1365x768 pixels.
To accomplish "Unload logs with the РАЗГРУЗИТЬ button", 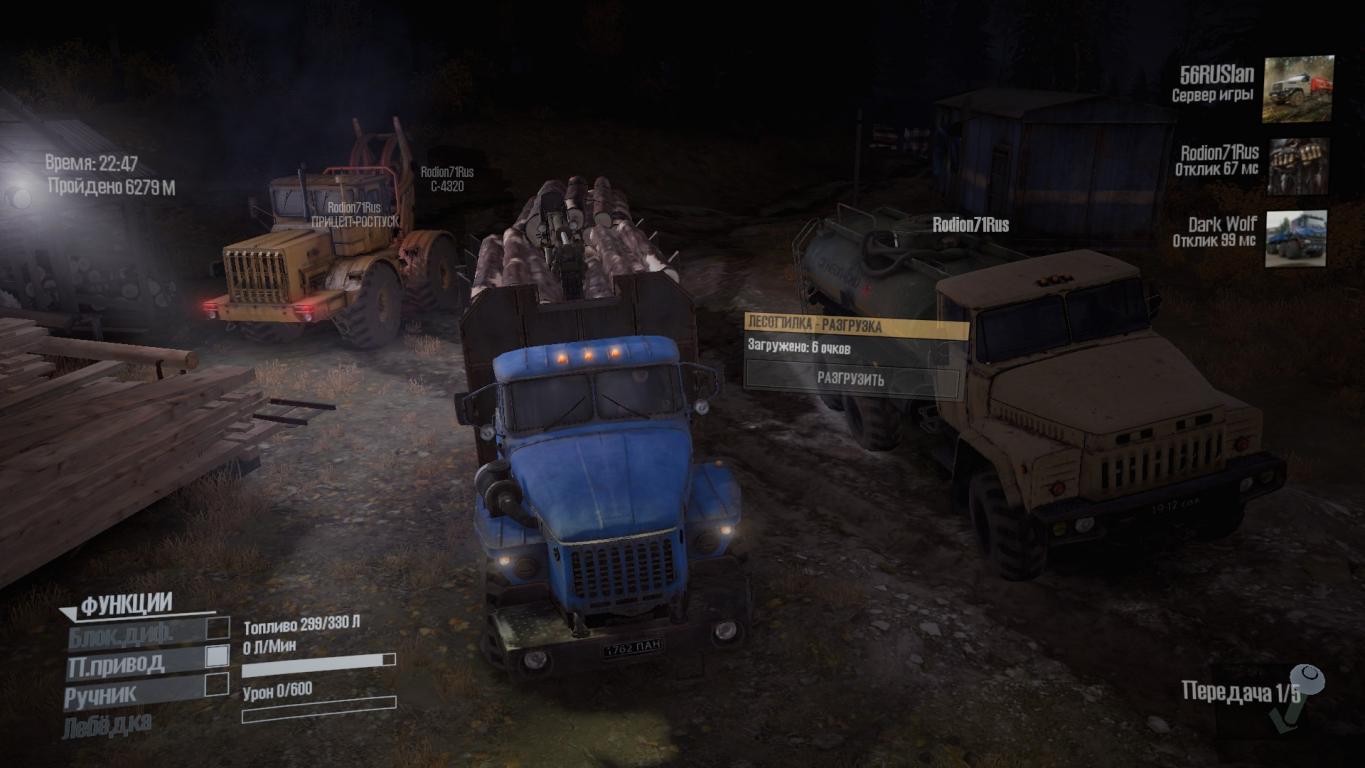I will [x=851, y=379].
